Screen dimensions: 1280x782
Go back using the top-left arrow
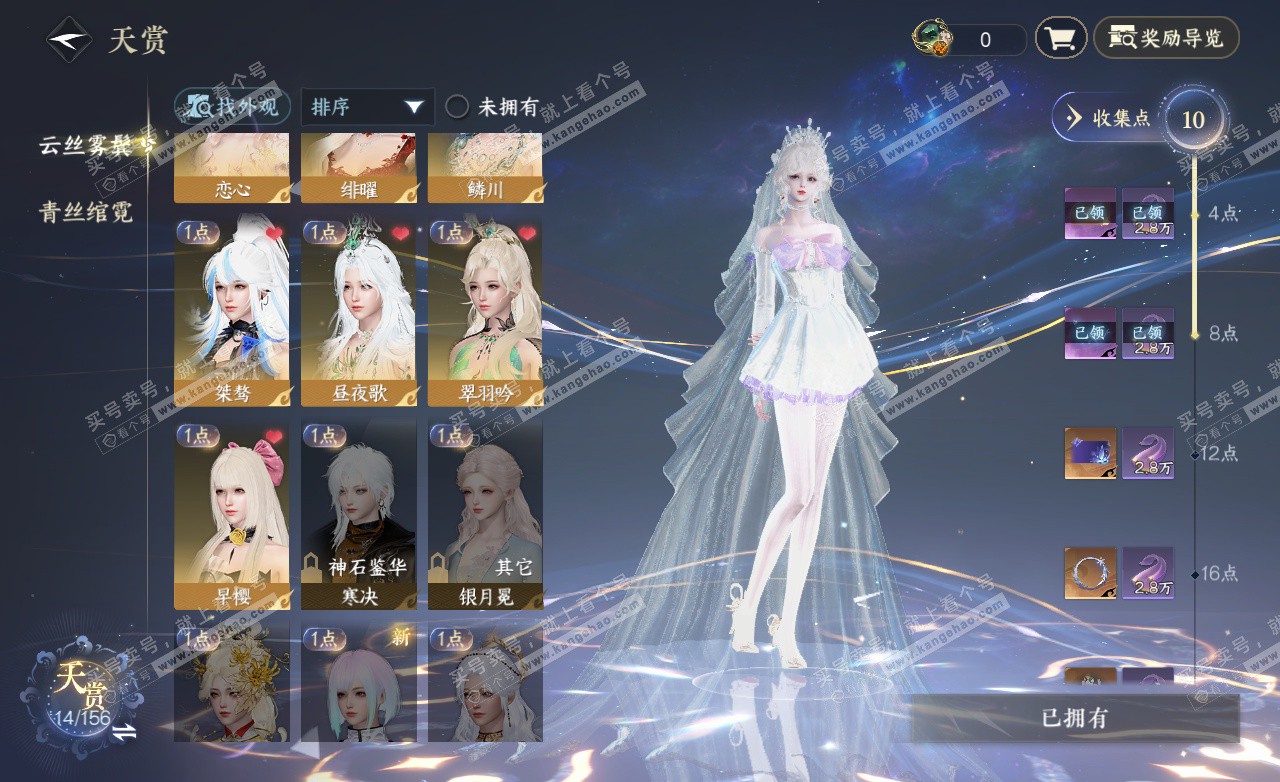(x=69, y=41)
